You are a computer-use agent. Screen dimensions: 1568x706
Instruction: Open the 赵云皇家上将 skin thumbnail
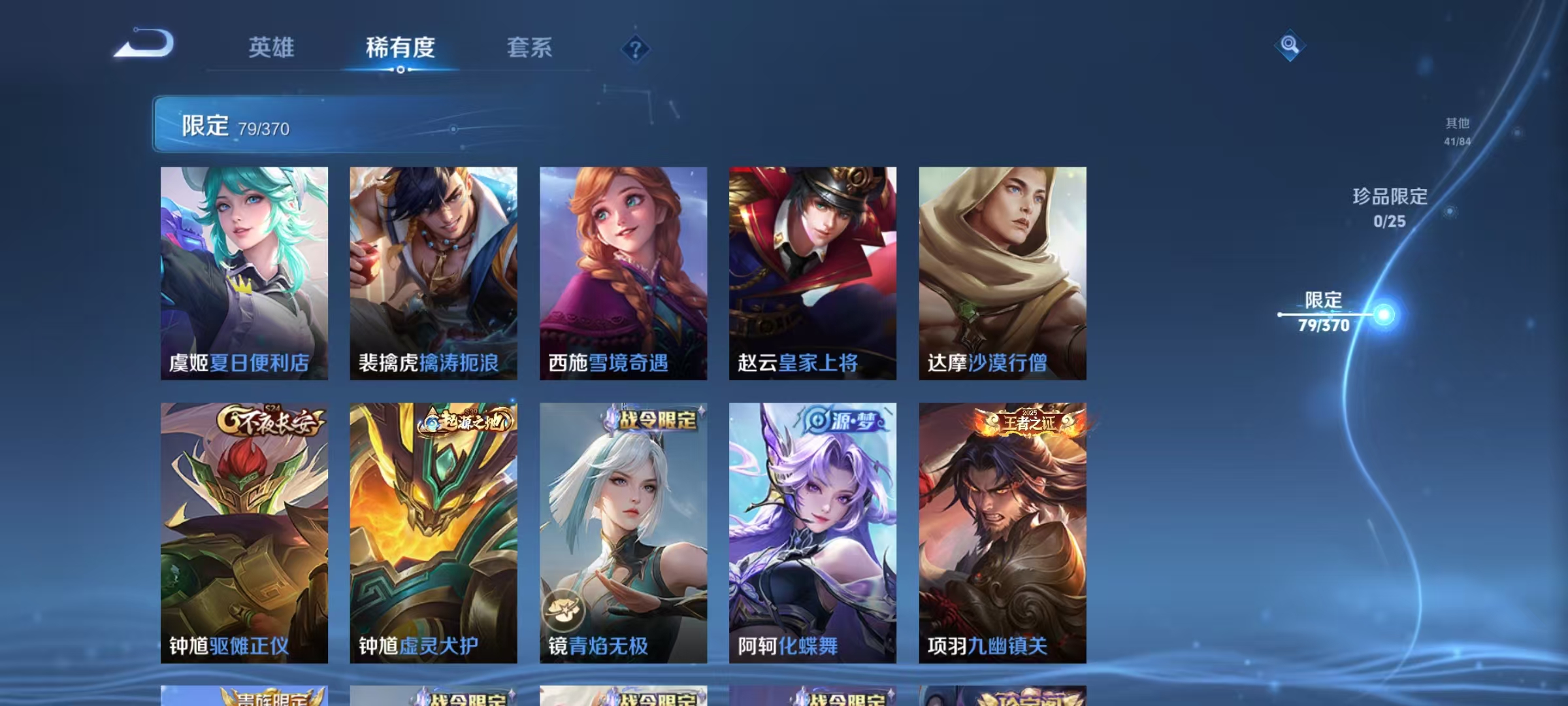pos(812,275)
